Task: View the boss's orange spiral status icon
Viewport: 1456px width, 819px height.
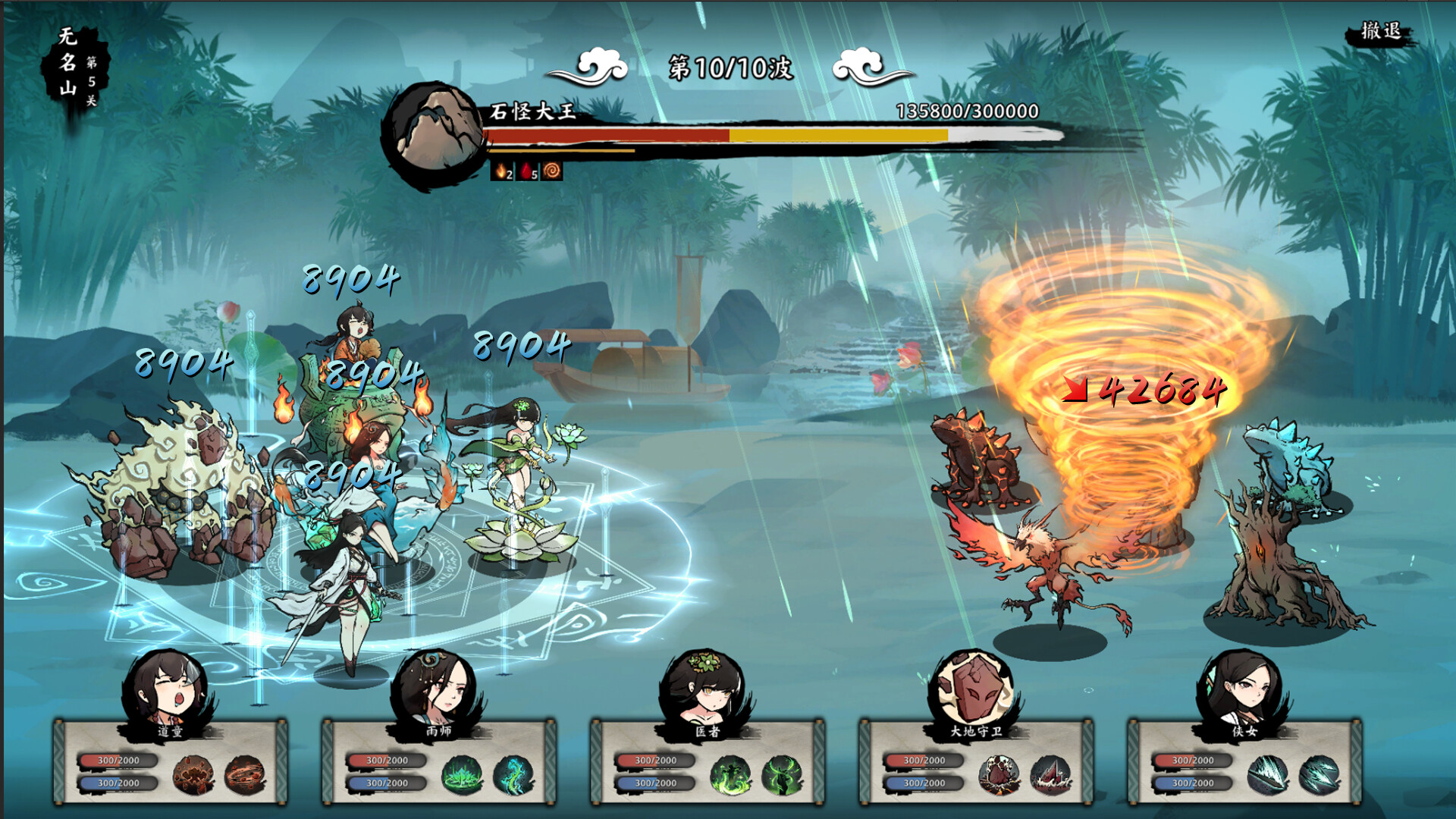Action: coord(552,171)
